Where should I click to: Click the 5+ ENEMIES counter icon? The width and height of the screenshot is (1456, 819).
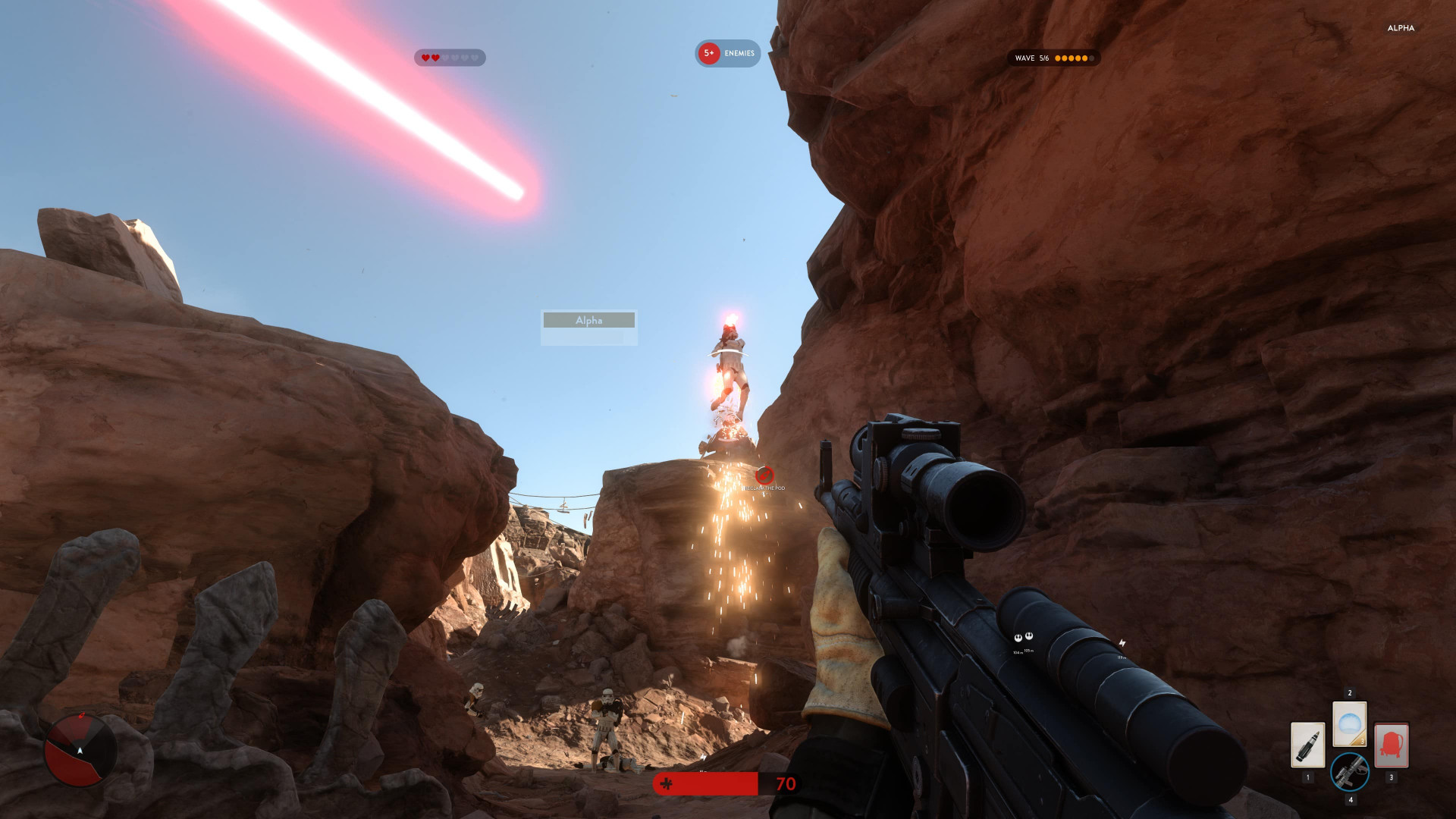tap(709, 54)
